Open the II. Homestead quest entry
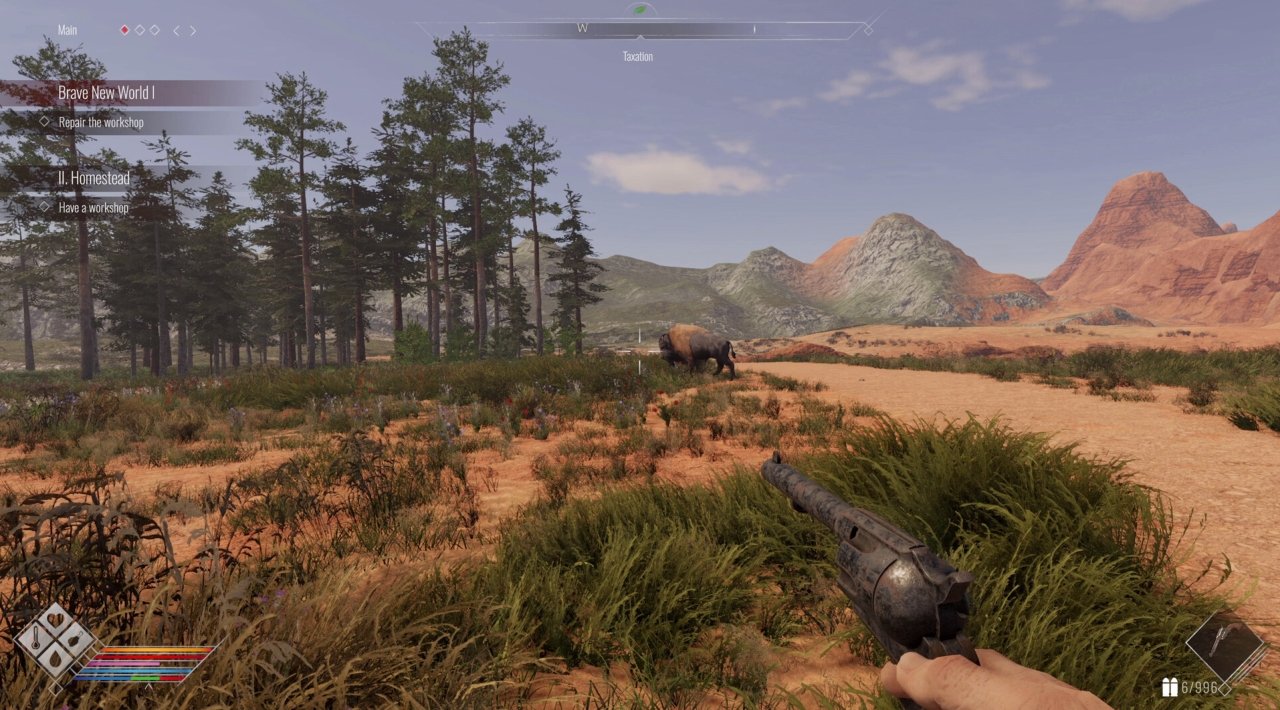The image size is (1280, 710). (x=93, y=178)
